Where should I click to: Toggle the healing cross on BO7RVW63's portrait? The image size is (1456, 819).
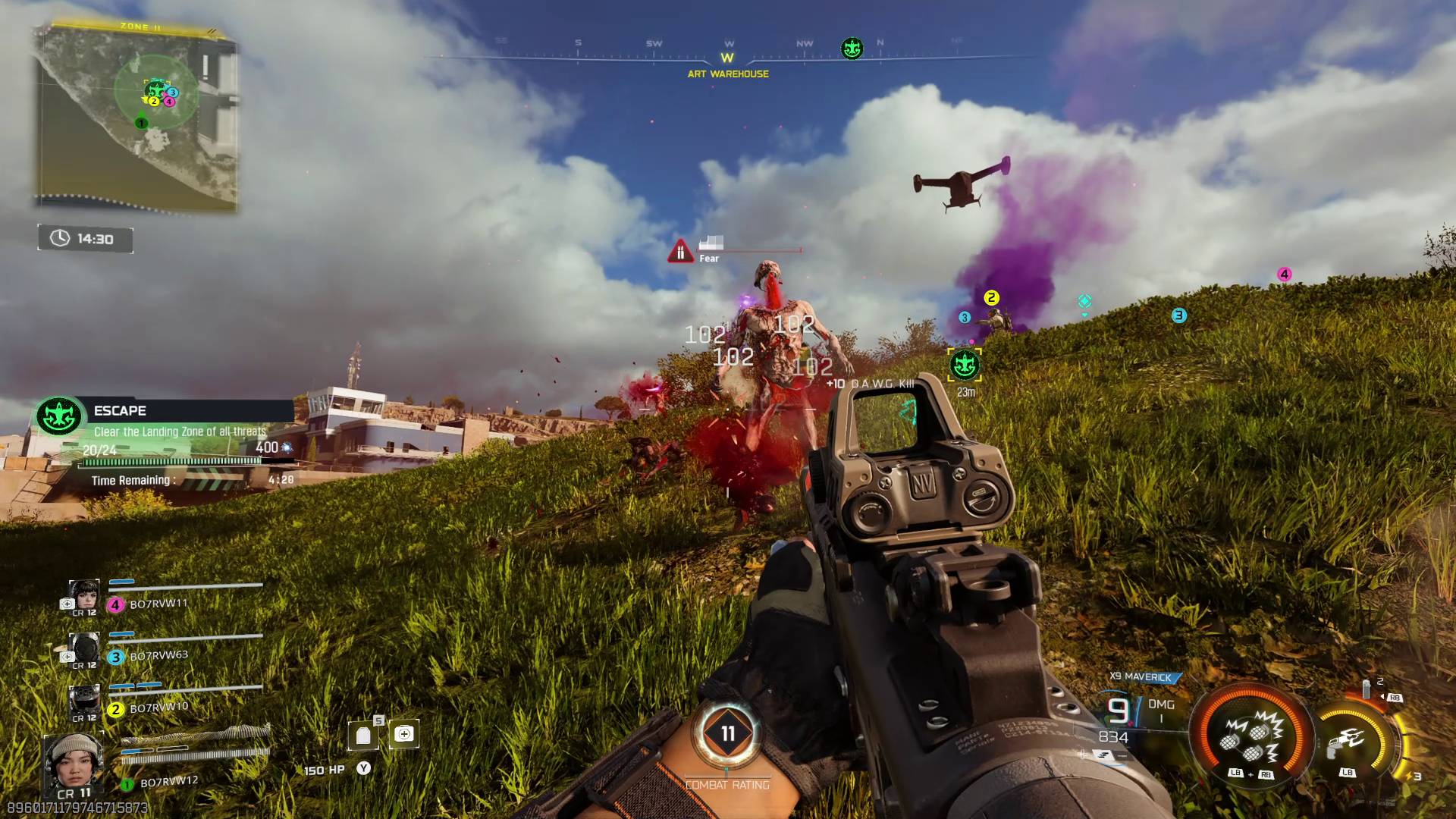click(x=67, y=656)
